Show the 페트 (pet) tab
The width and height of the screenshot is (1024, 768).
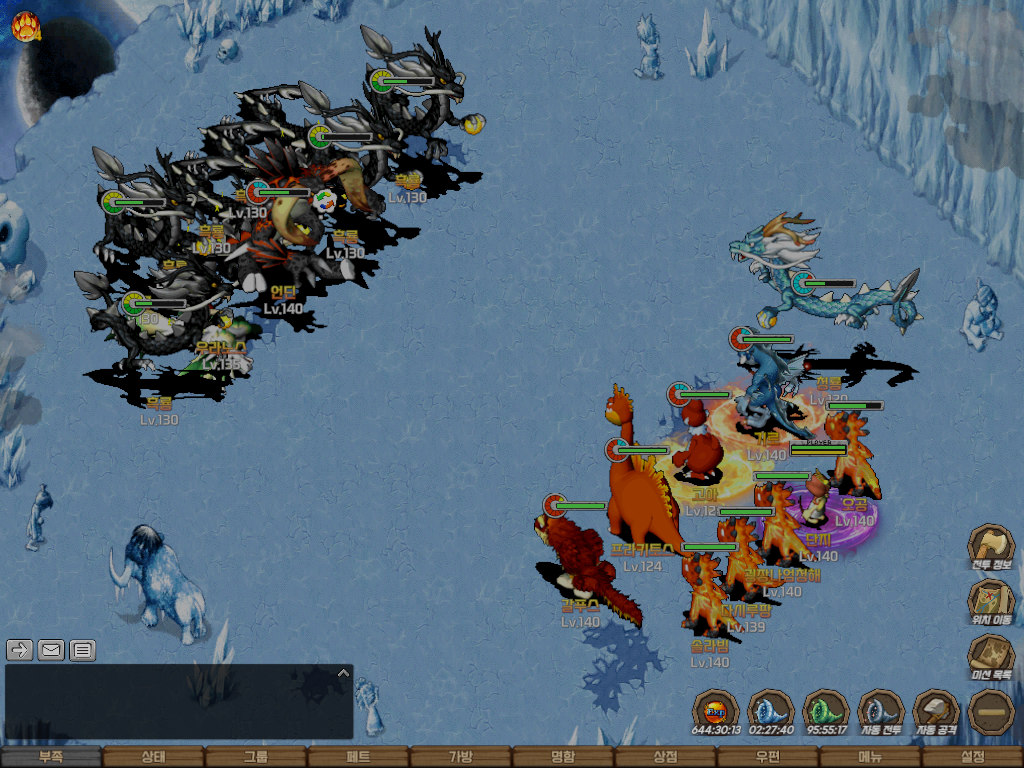pyautogui.click(x=358, y=758)
